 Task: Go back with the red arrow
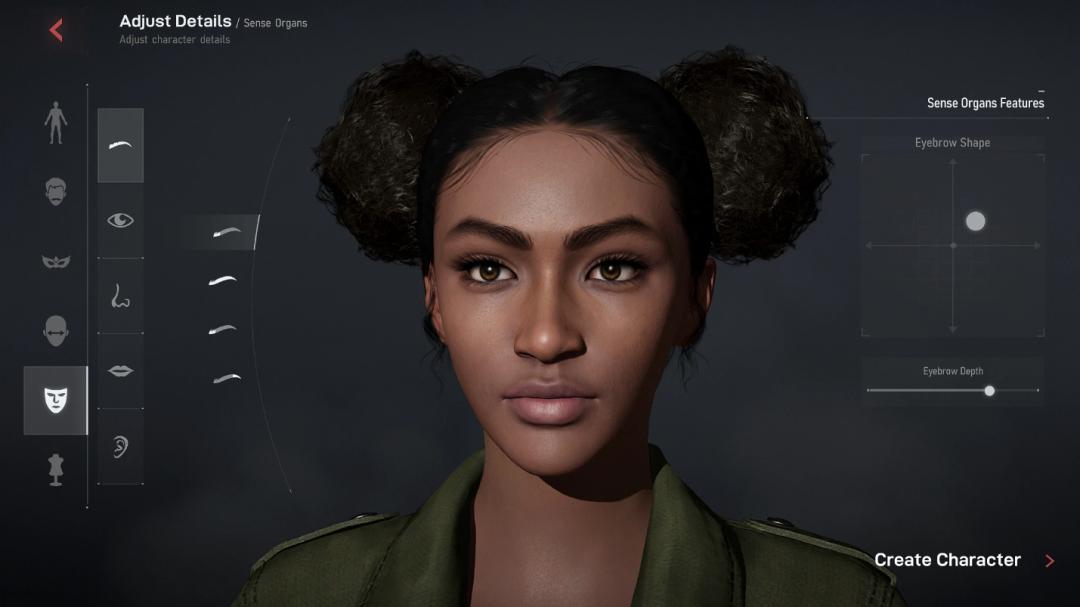56,30
